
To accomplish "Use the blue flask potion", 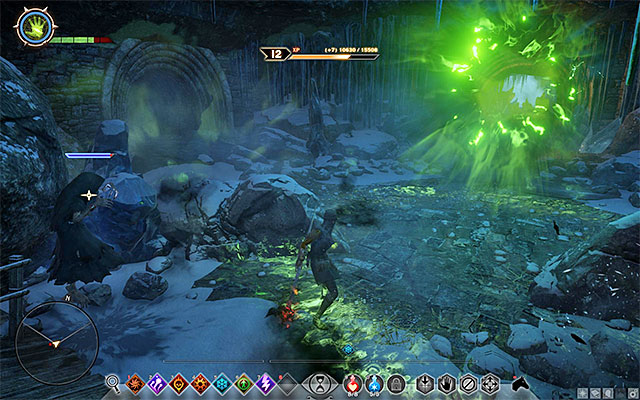I will (374, 382).
